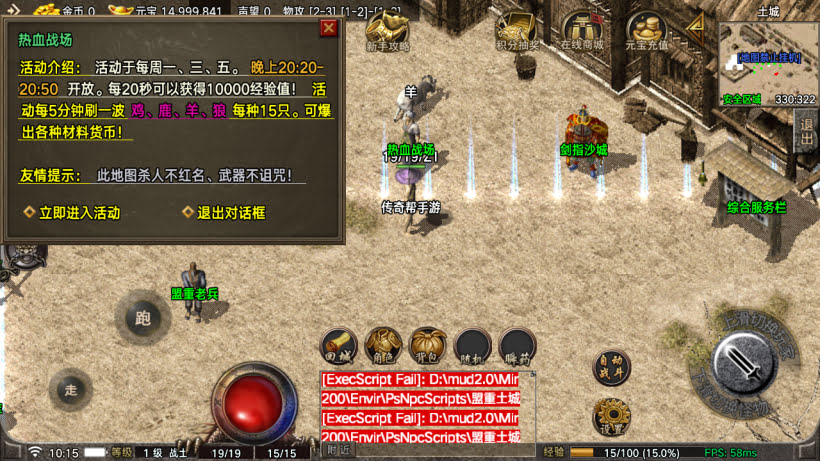Click the 退出 tab on the right edge
The image size is (820, 461).
807,130
